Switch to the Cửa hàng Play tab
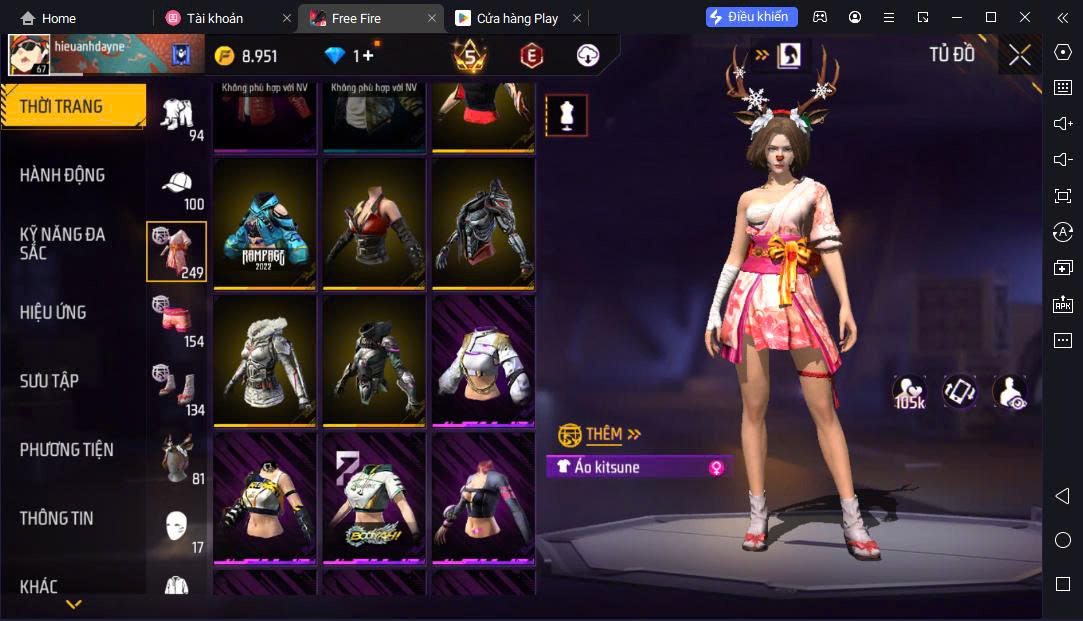Viewport: 1083px width, 621px height. pos(517,18)
